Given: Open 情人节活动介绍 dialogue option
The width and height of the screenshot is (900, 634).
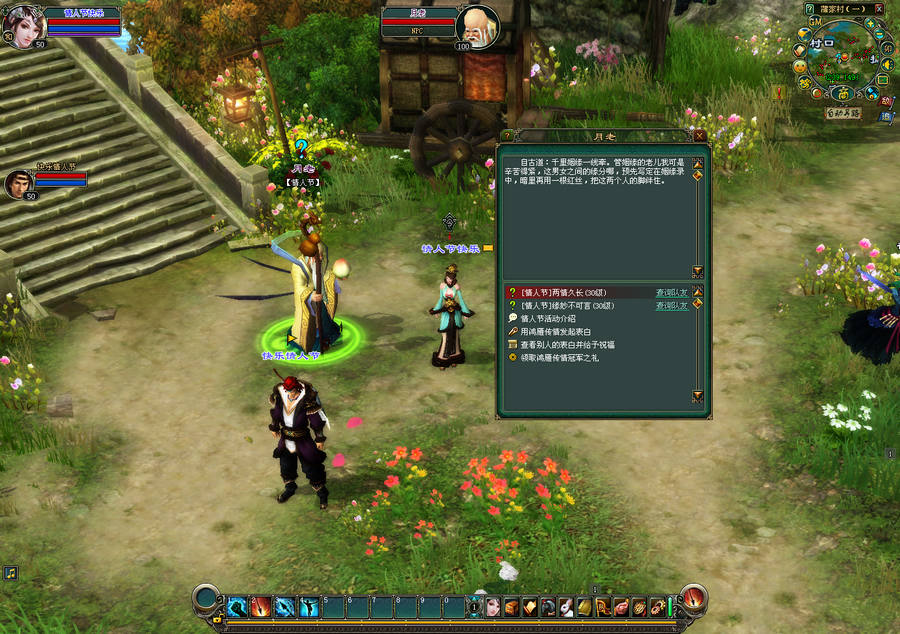Looking at the screenshot, I should click(x=547, y=318).
